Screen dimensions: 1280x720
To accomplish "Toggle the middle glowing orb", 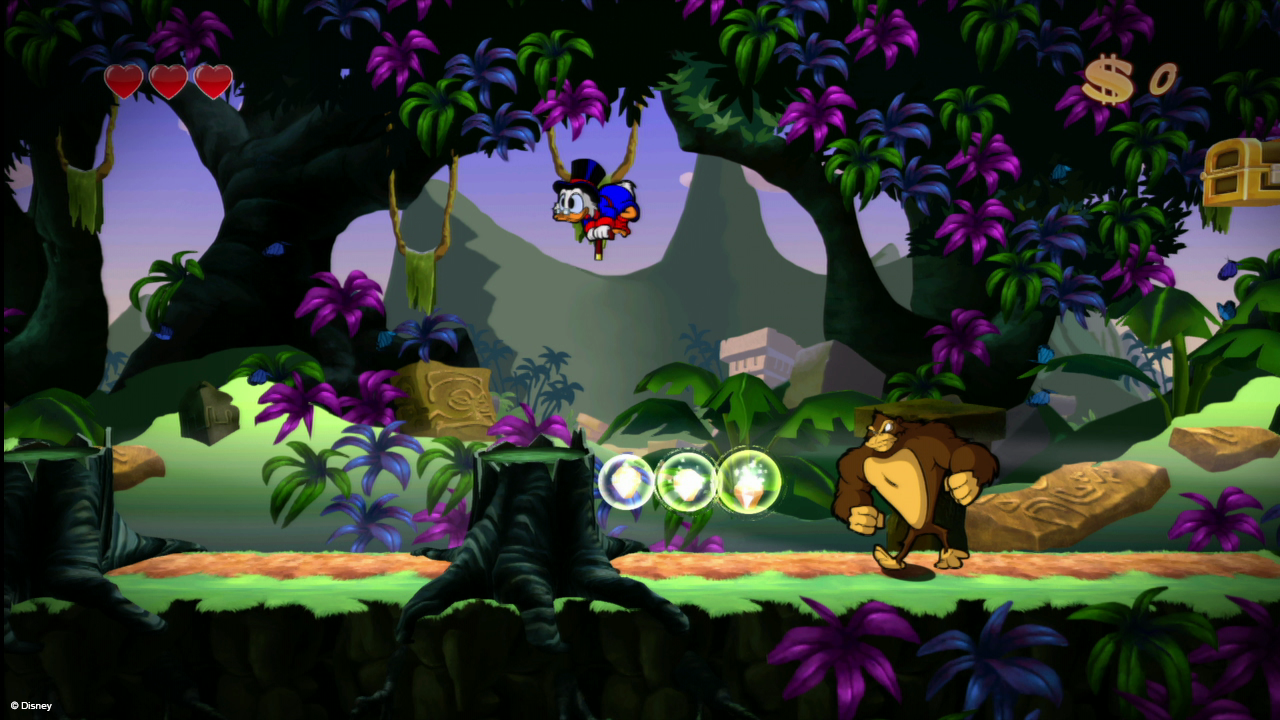I will [x=686, y=481].
